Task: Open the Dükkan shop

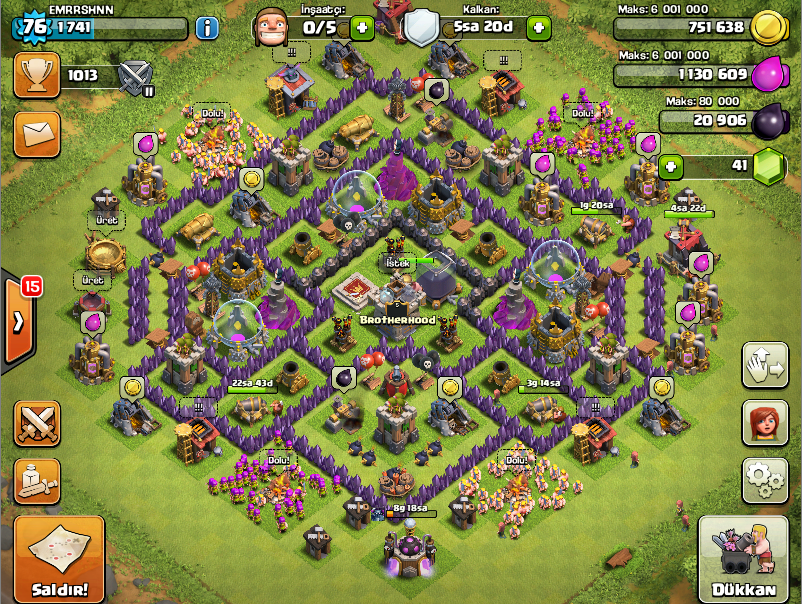Action: pyautogui.click(x=743, y=560)
